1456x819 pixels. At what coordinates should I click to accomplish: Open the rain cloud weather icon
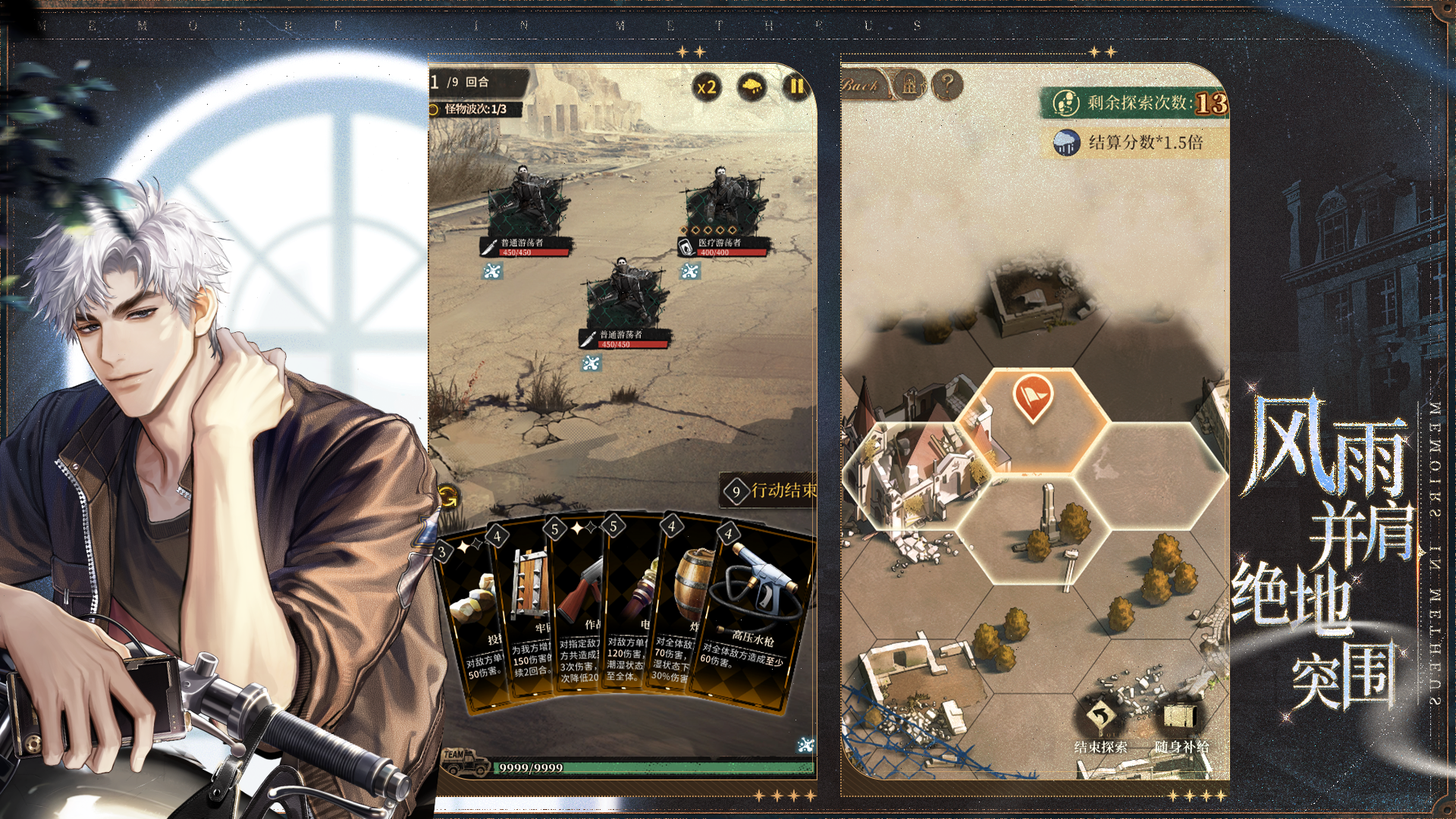click(x=752, y=87)
